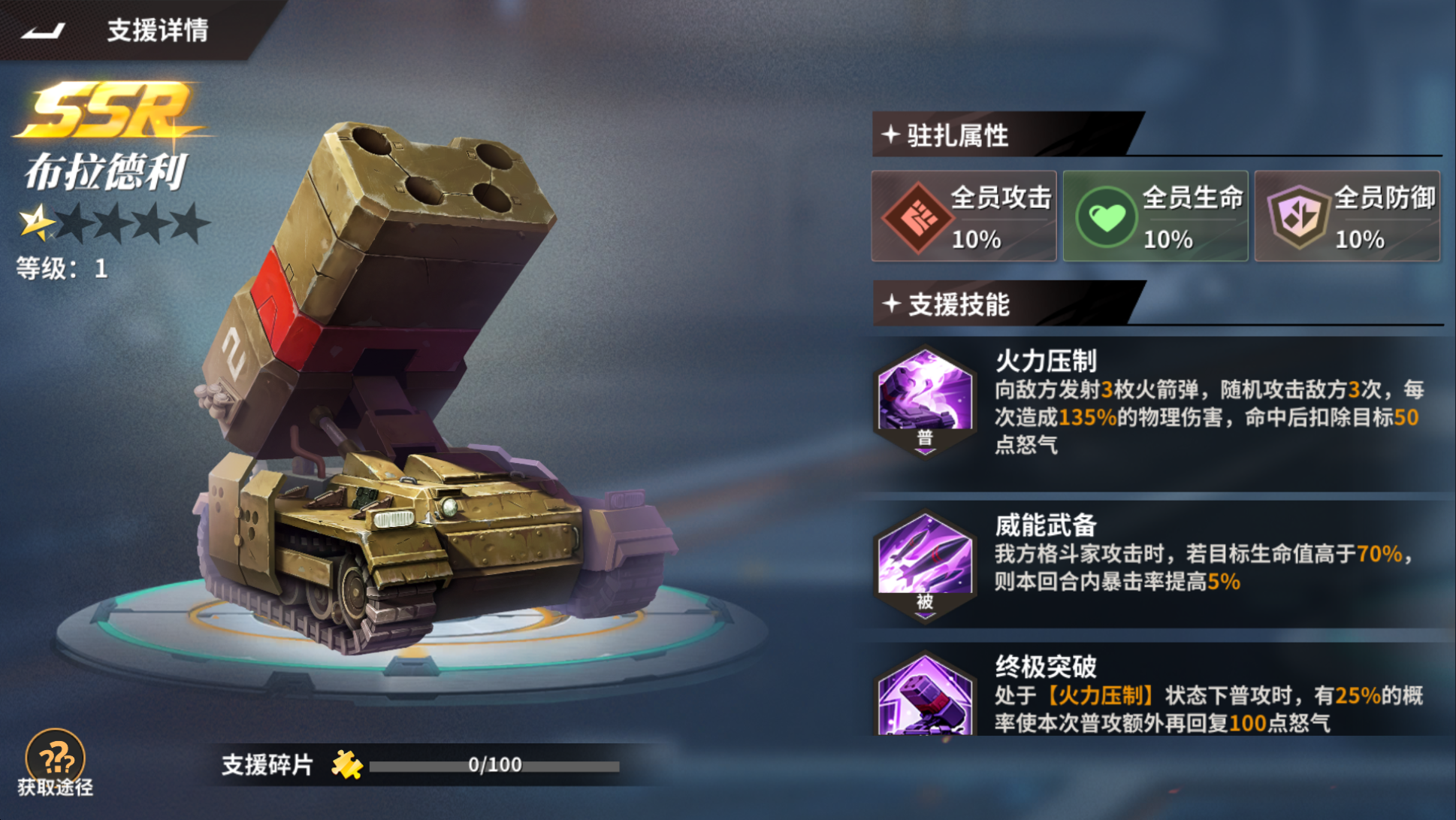Viewport: 1456px width, 820px height.
Task: Tap the 全员生命 attribute tile
Action: [1155, 216]
